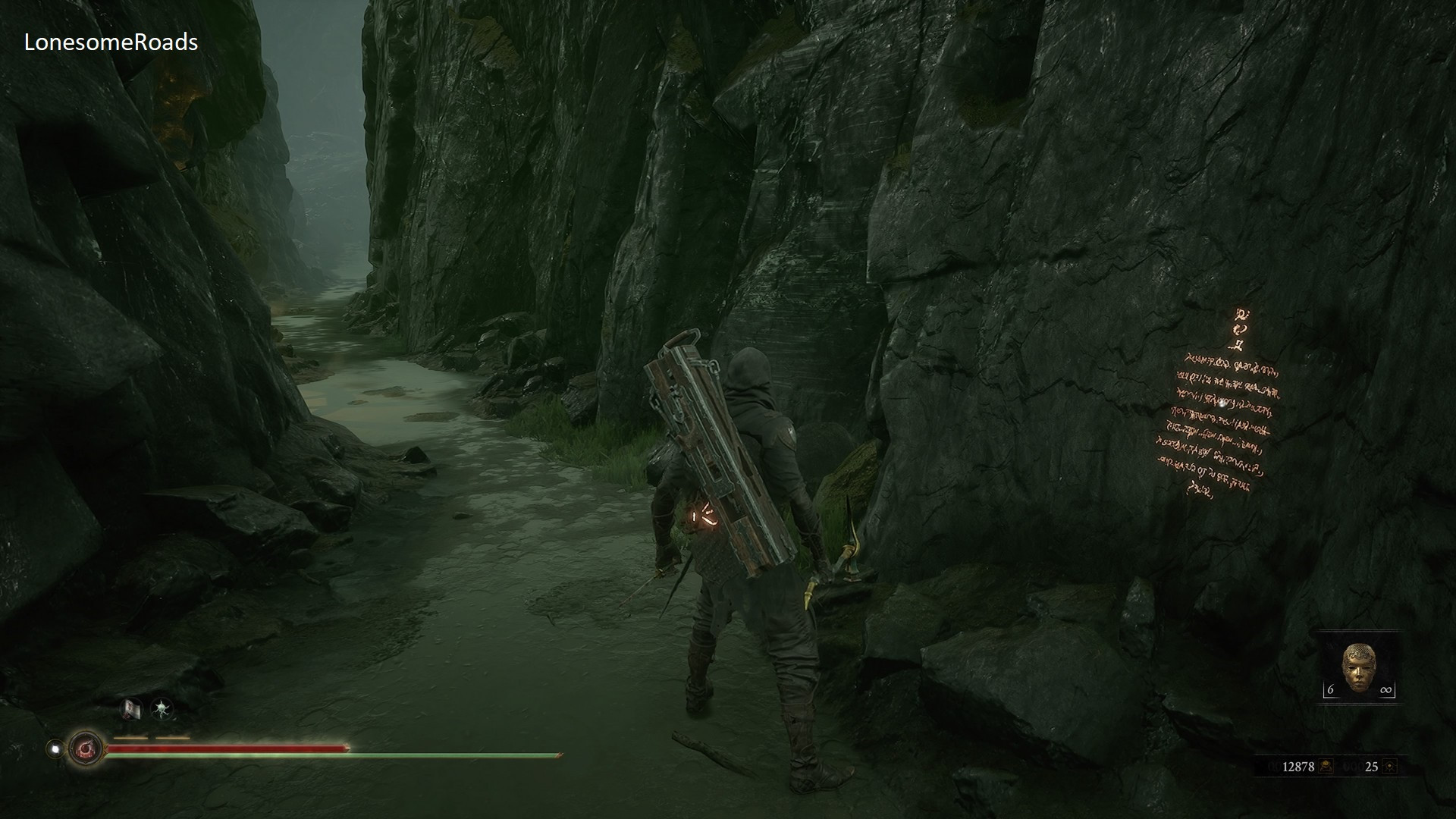Image resolution: width=1456 pixels, height=819 pixels.
Task: Select the golden mask quick item slot
Action: pos(1357,667)
